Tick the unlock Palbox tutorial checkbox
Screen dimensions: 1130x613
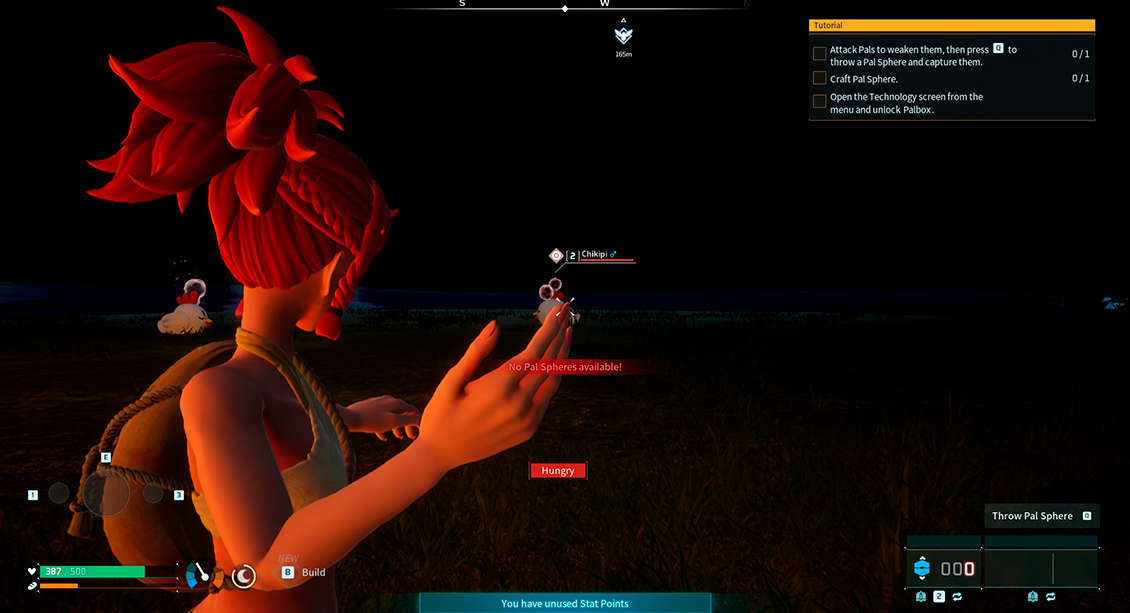(820, 101)
